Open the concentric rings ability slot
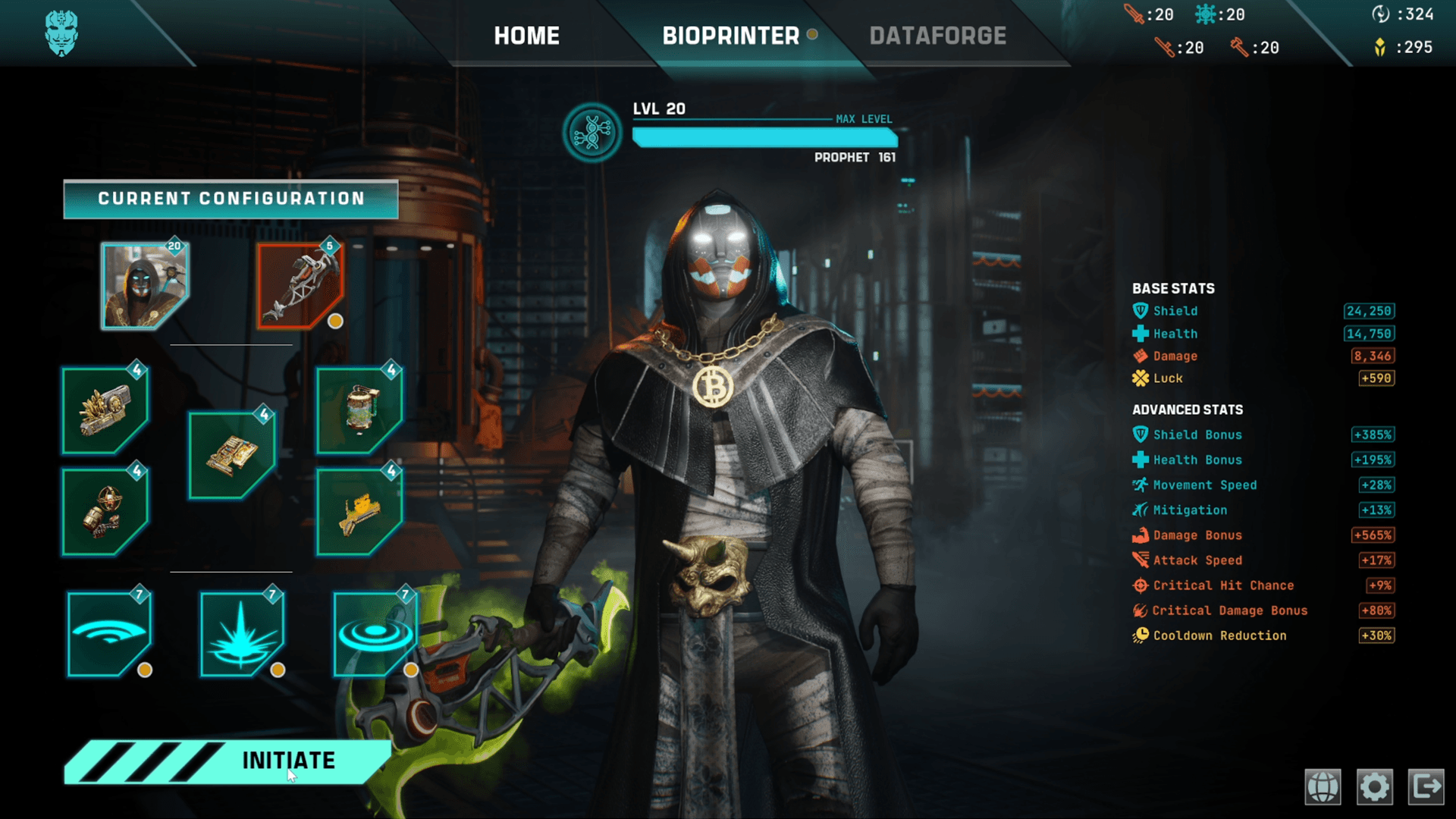 click(x=375, y=633)
